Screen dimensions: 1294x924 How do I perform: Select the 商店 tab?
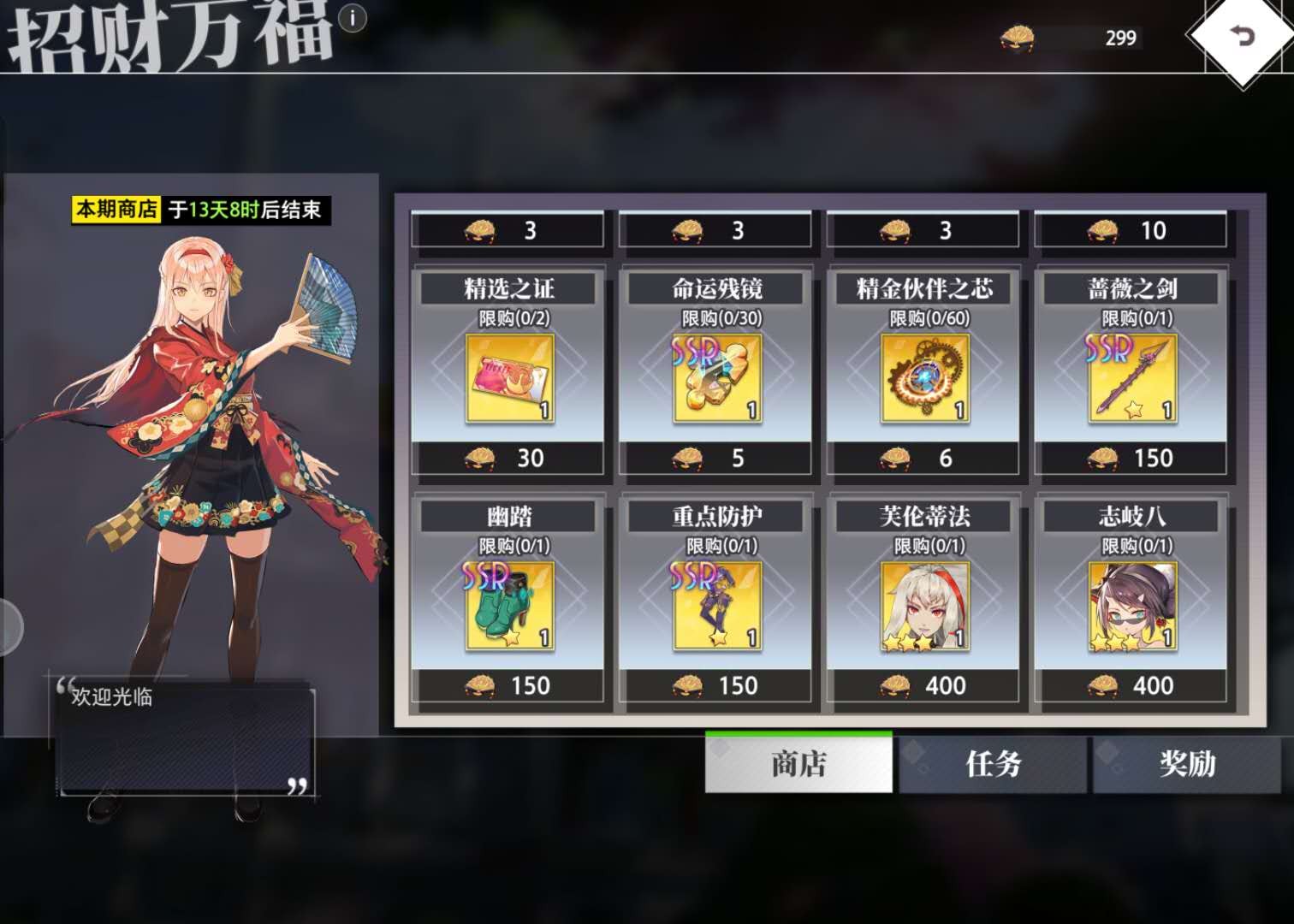pyautogui.click(x=798, y=766)
